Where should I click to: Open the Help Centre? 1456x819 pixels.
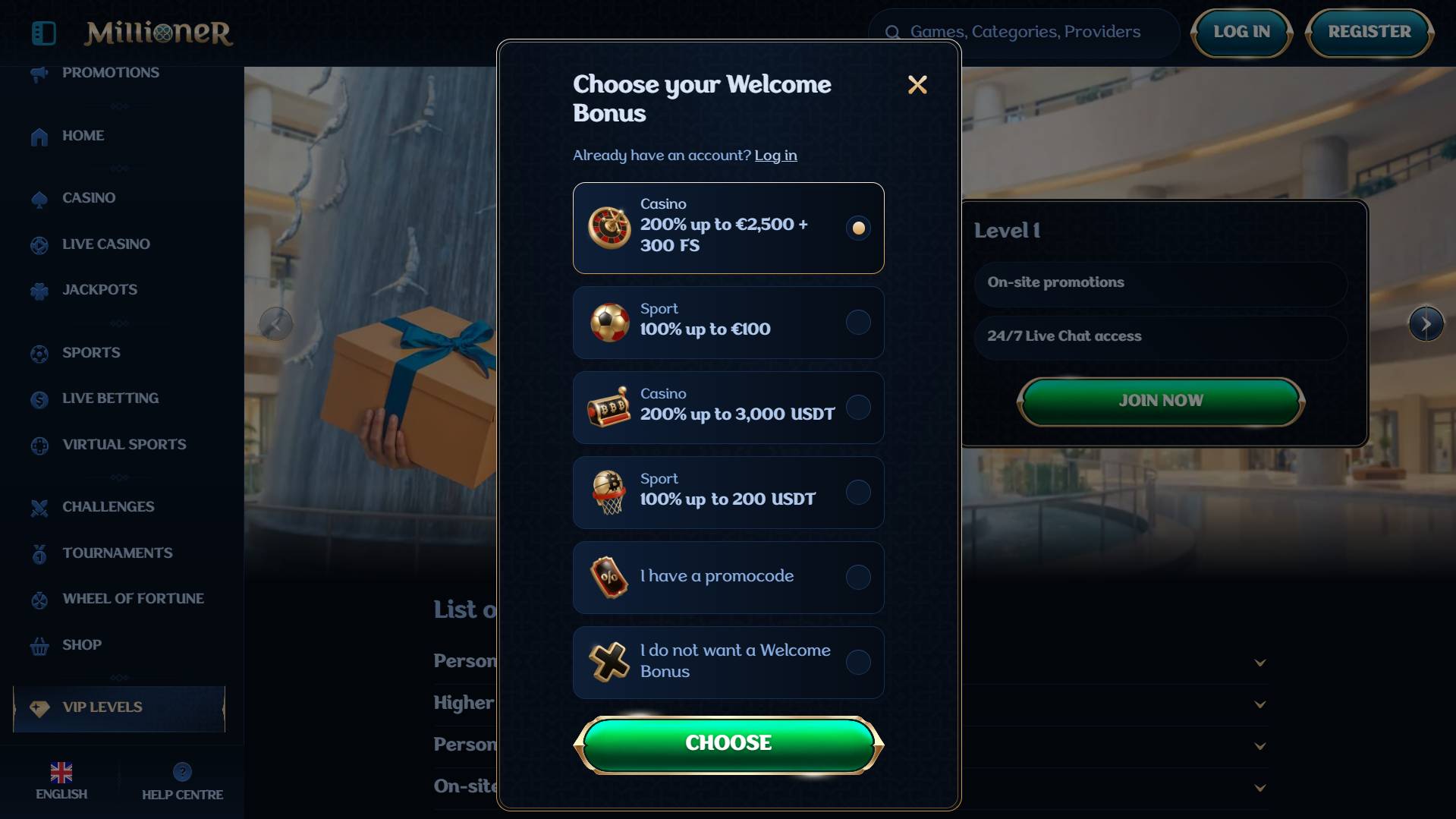[182, 782]
